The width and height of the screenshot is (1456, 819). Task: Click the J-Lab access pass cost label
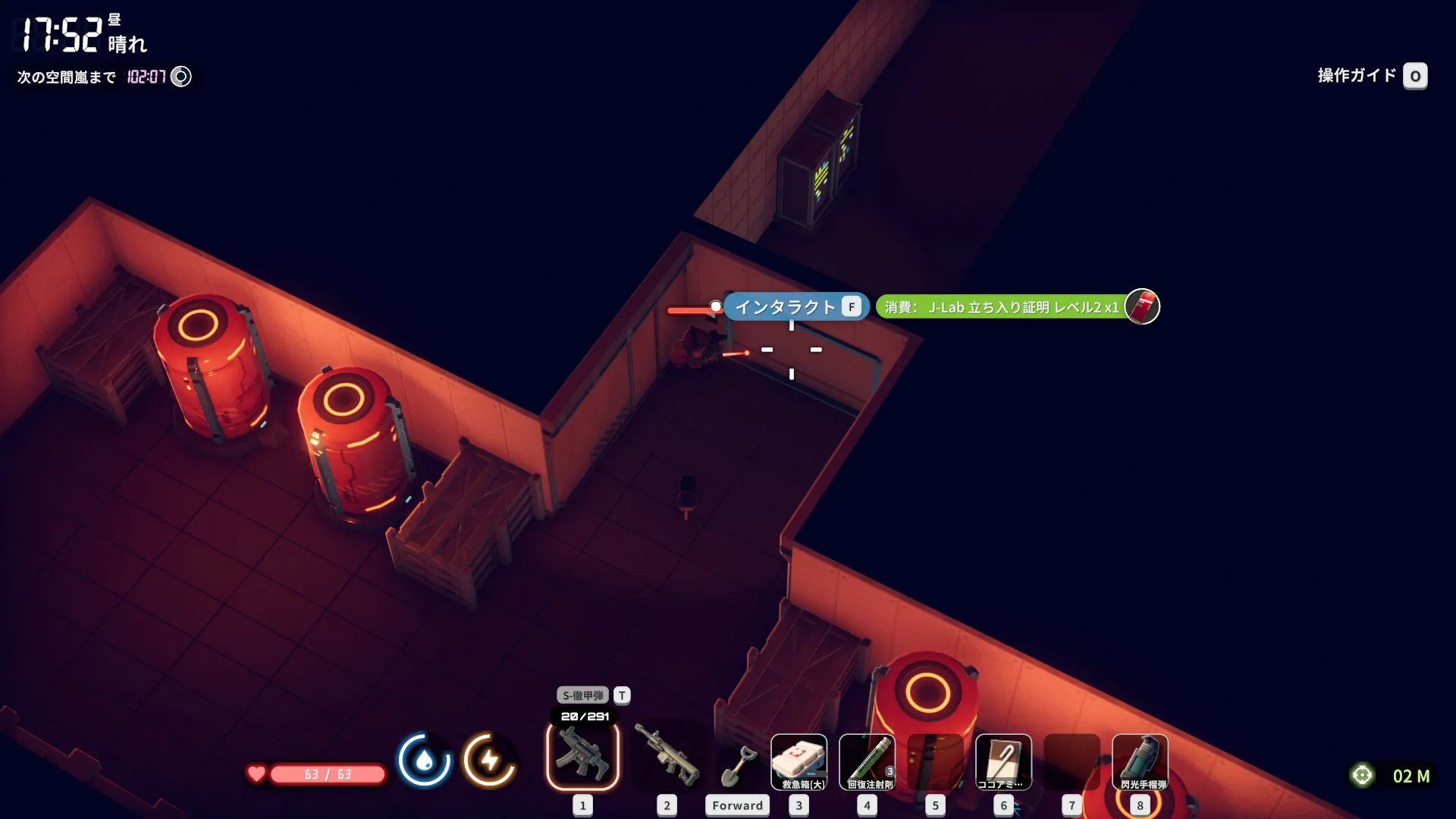click(x=1001, y=307)
